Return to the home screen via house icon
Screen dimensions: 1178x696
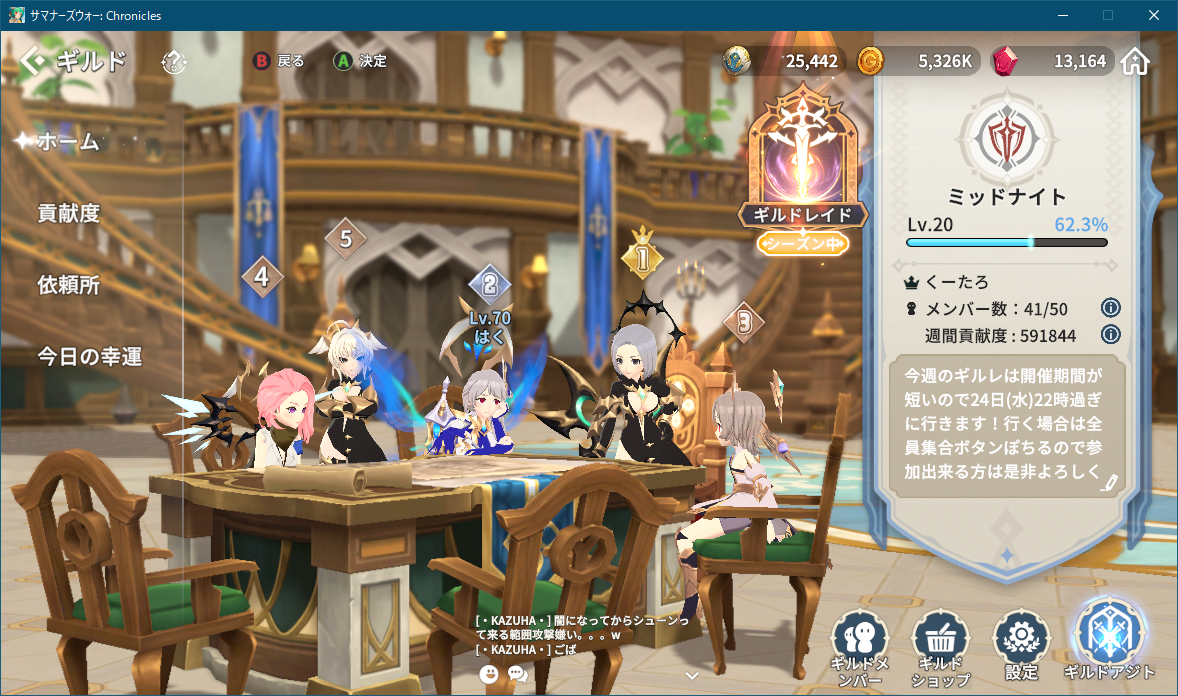coord(1135,62)
